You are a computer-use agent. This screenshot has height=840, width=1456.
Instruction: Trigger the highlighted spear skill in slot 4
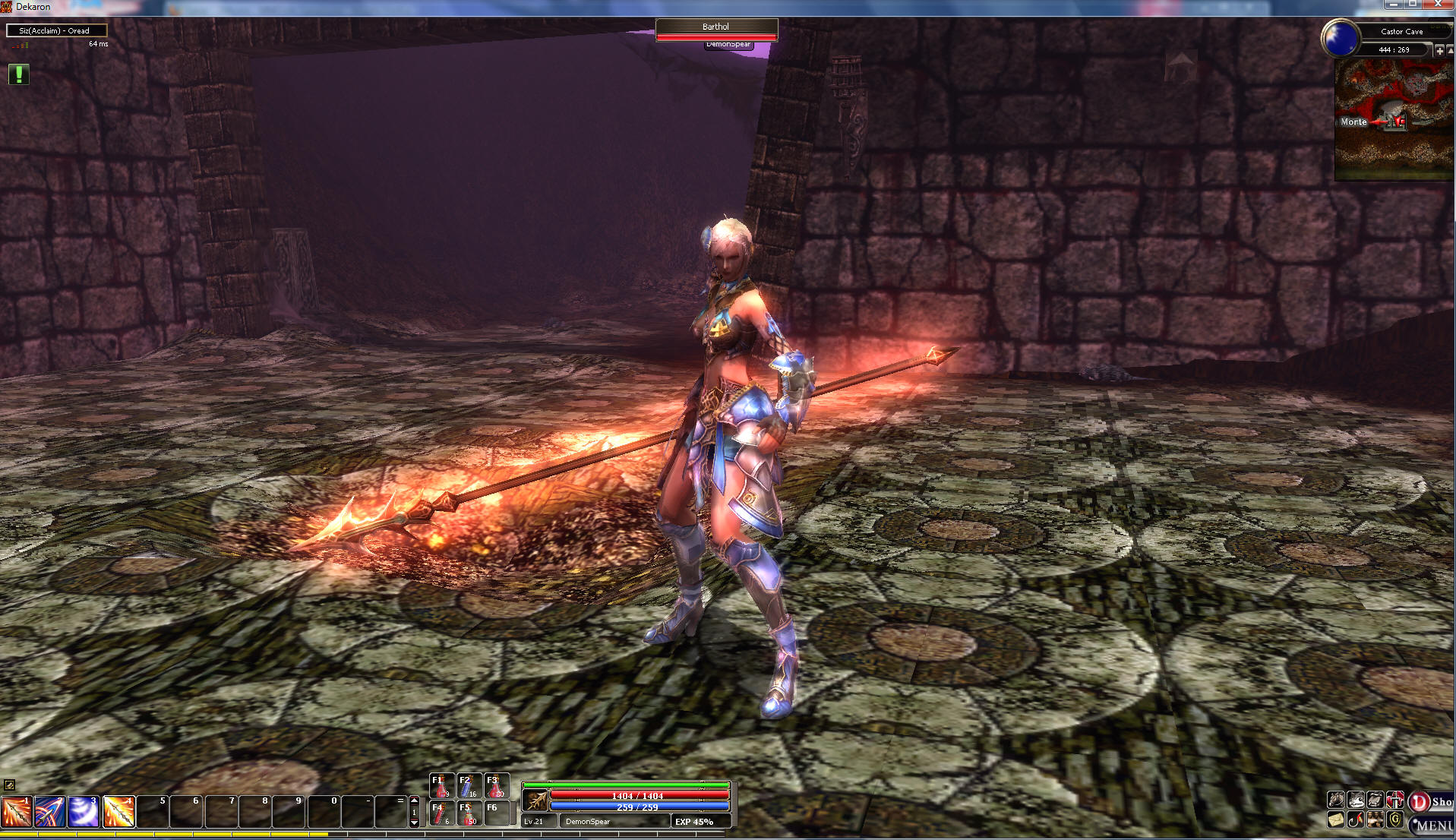(x=118, y=811)
